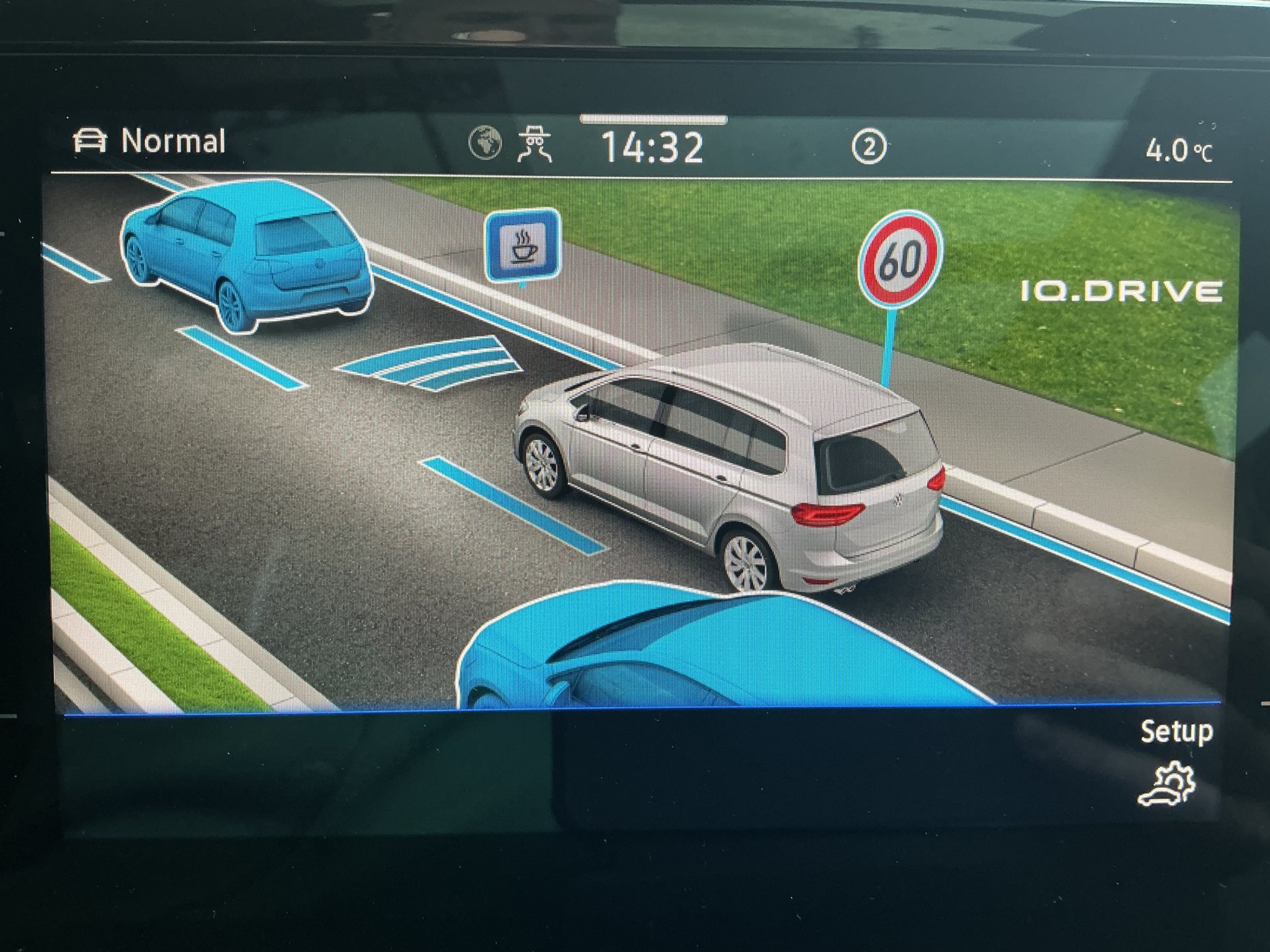Pull down the top handle bar
The image size is (1270, 952).
click(x=653, y=120)
